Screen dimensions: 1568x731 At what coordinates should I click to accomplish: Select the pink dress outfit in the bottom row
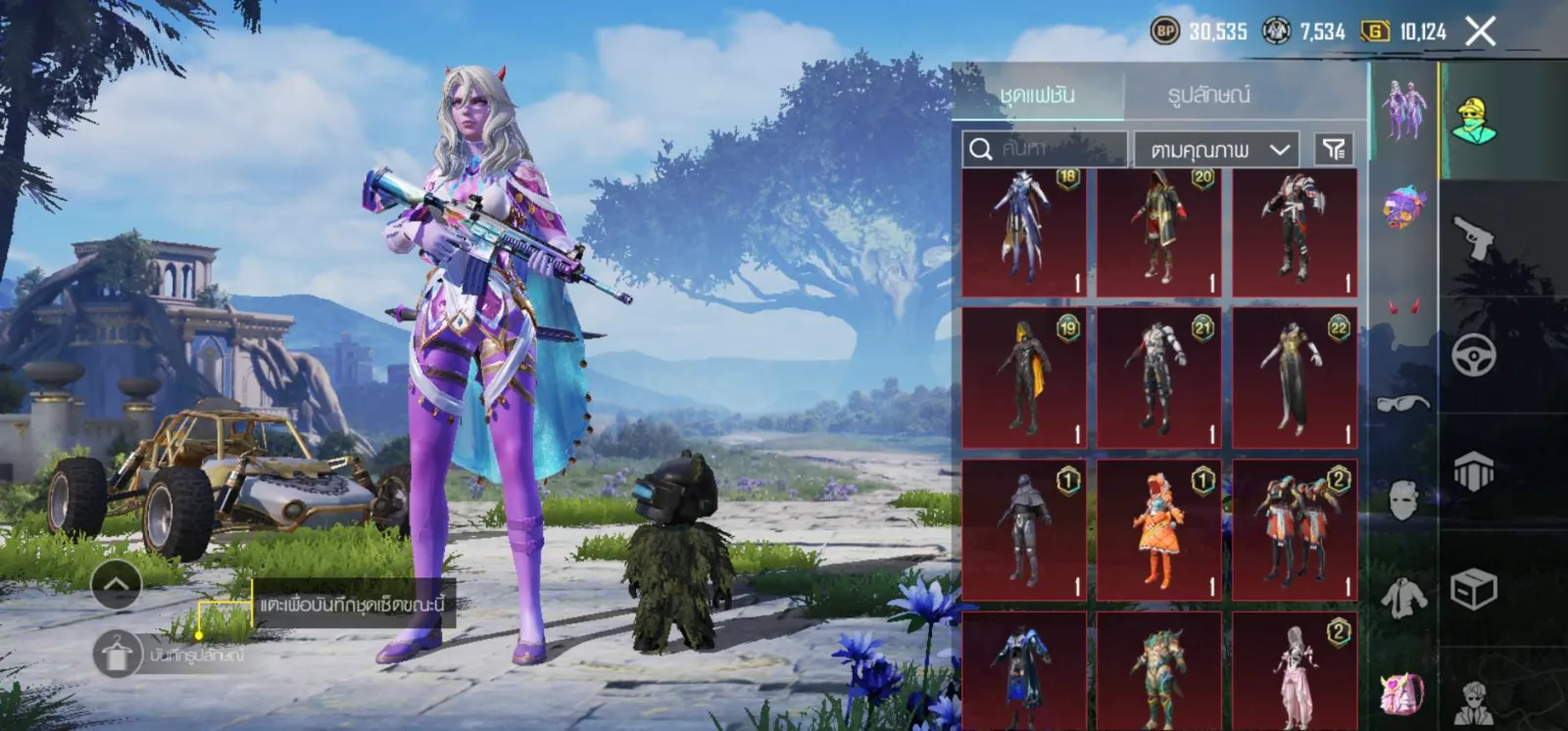1294,672
